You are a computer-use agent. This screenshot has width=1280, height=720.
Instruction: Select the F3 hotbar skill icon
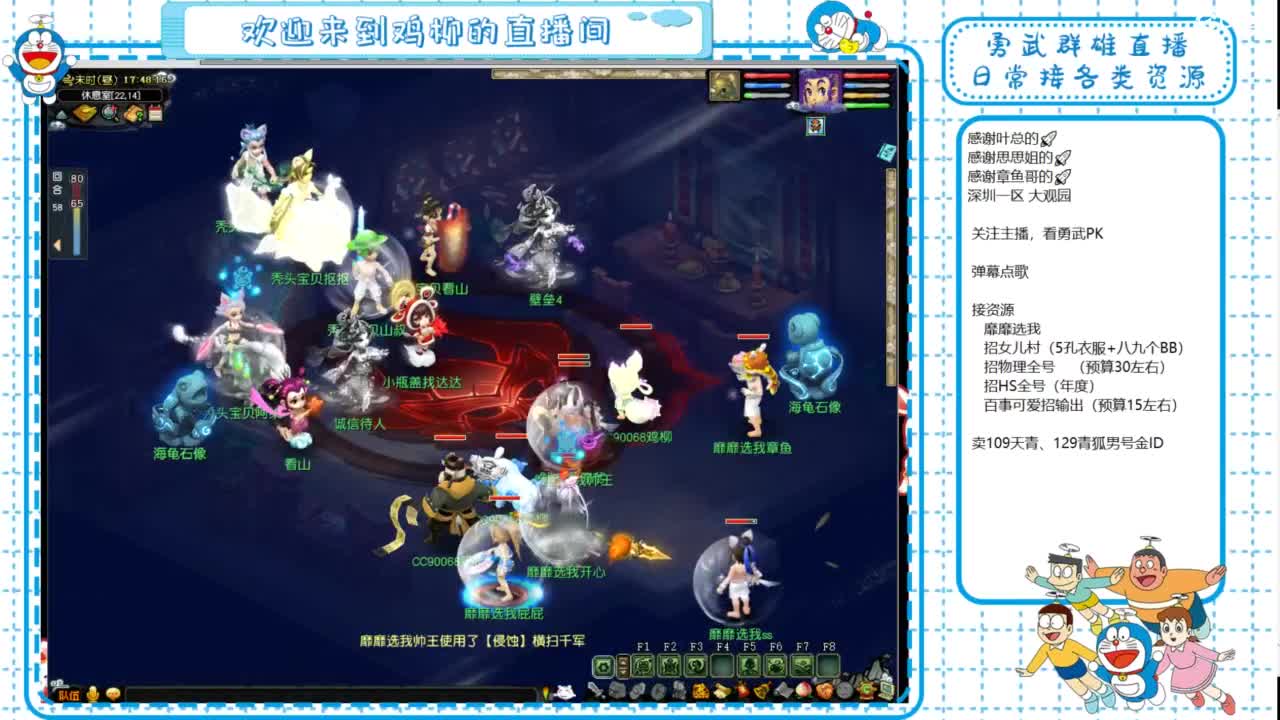[x=697, y=665]
